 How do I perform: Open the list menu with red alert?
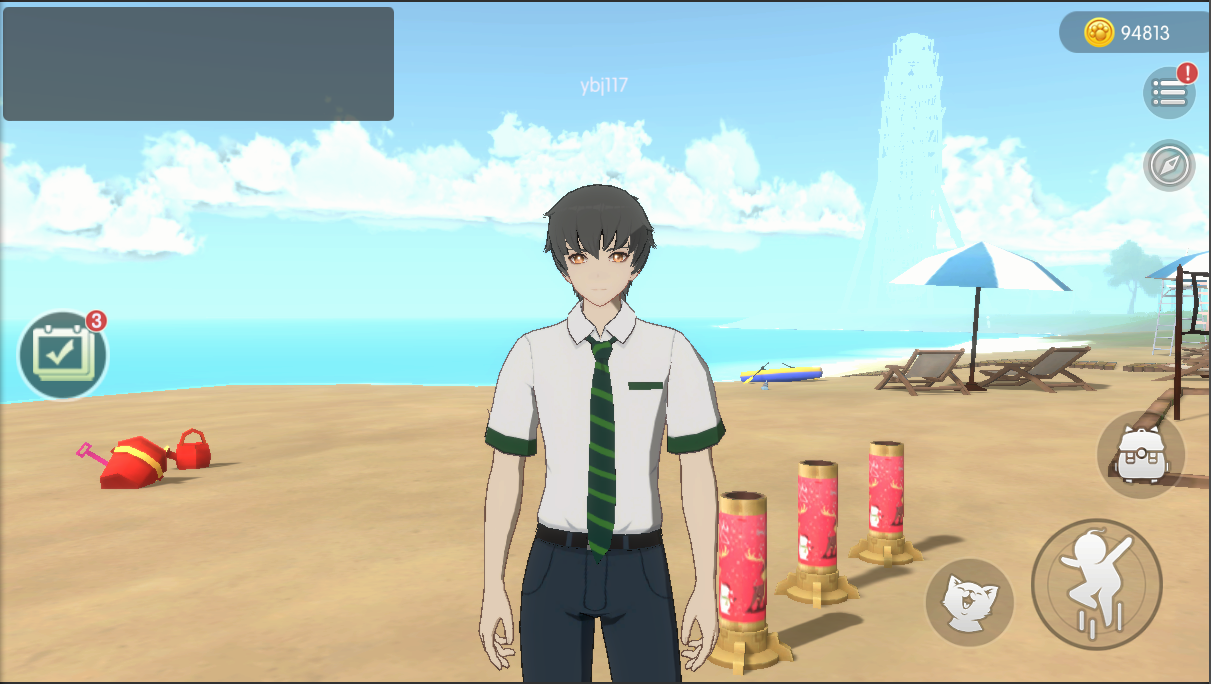1168,93
